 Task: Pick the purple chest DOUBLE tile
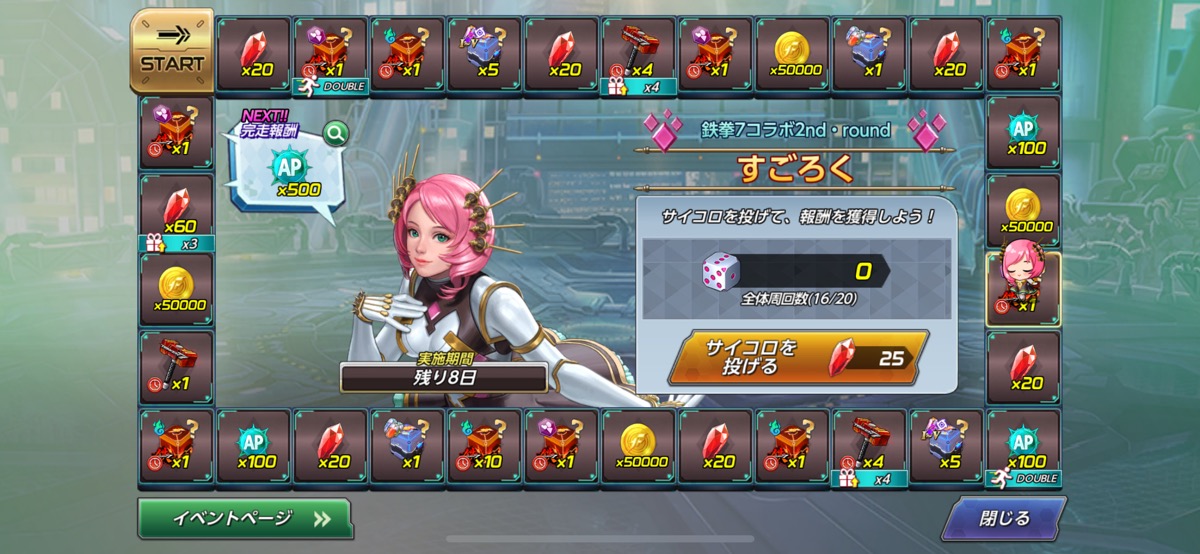coord(331,54)
